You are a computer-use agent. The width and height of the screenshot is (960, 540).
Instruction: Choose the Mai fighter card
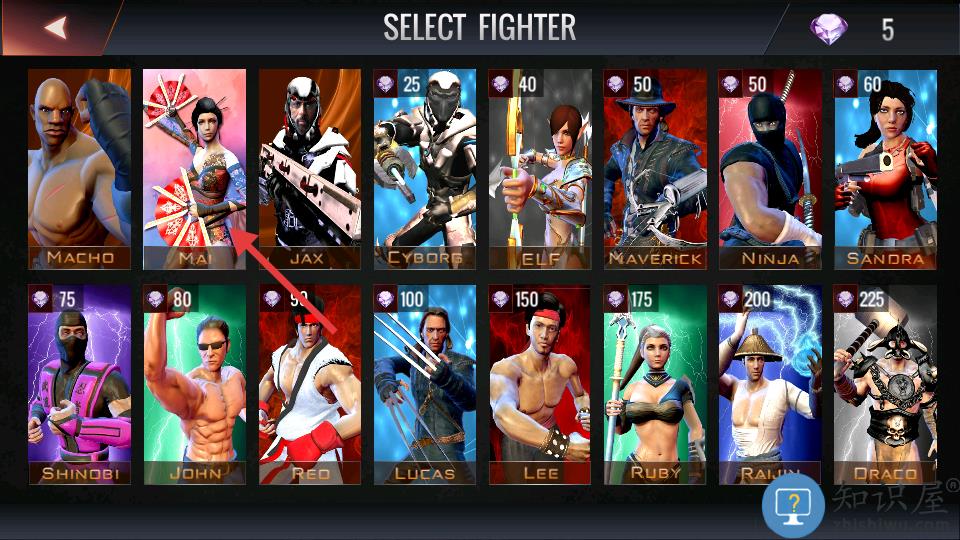tap(194, 168)
